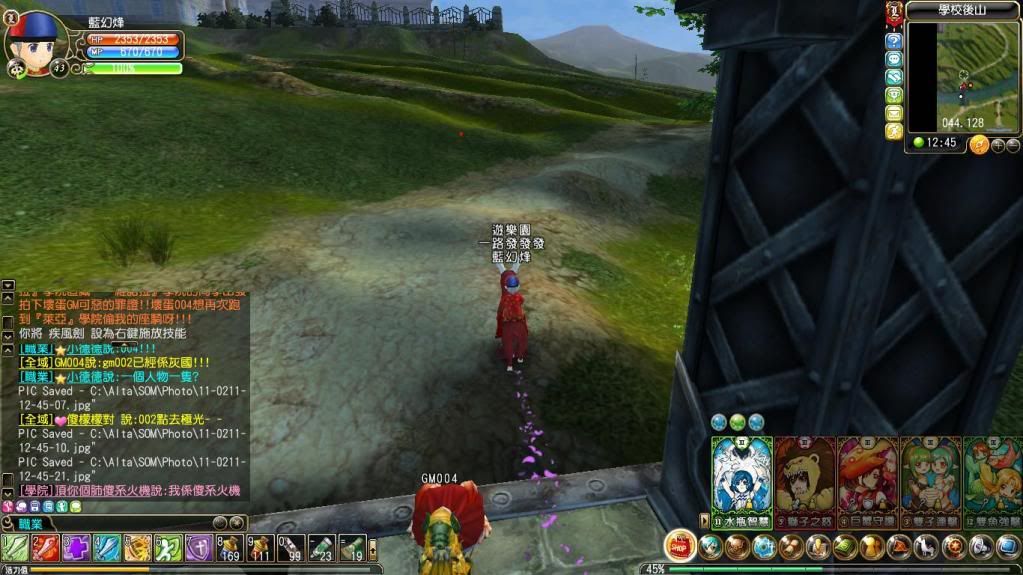Cast the purple cross skill in slot 3
Image resolution: width=1023 pixels, height=575 pixels.
tap(77, 547)
